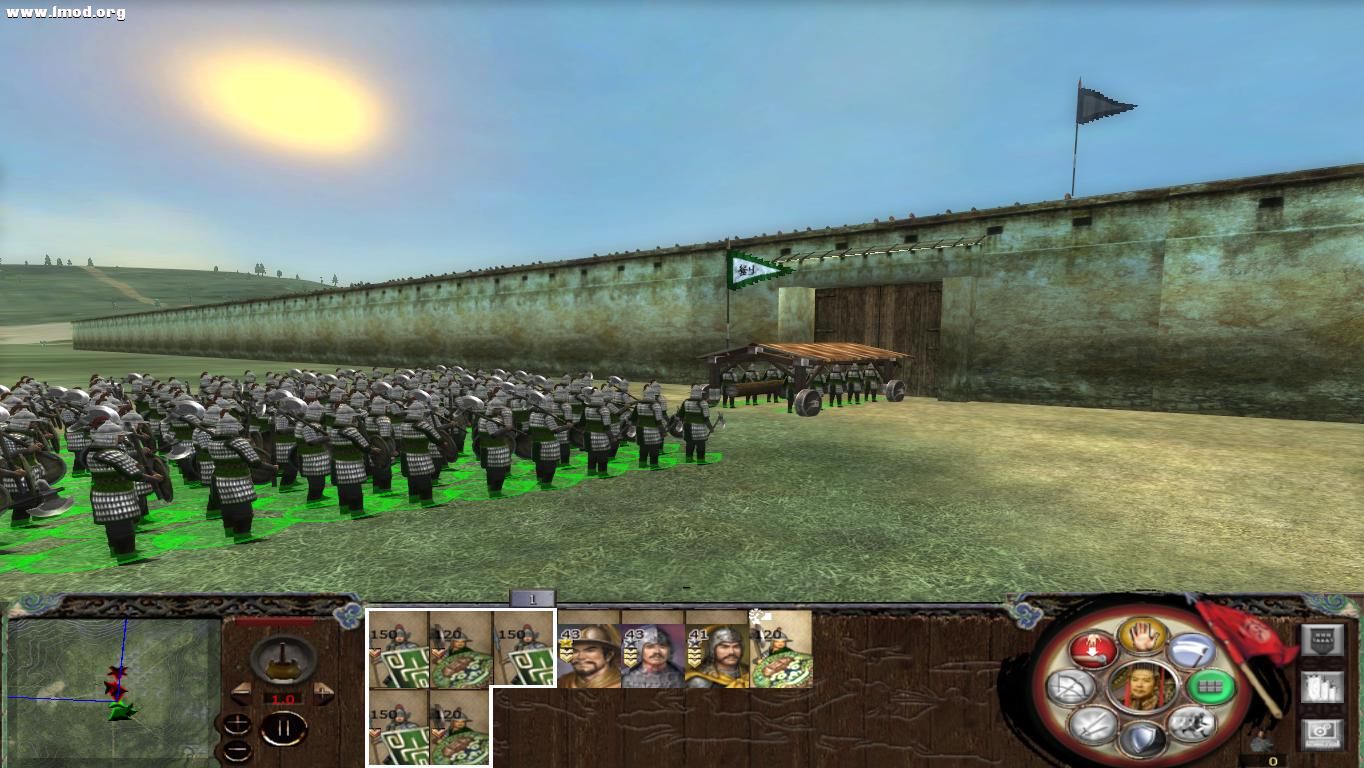The image size is (1364, 768).
Task: Select the red withdraw unit icon
Action: point(1092,650)
